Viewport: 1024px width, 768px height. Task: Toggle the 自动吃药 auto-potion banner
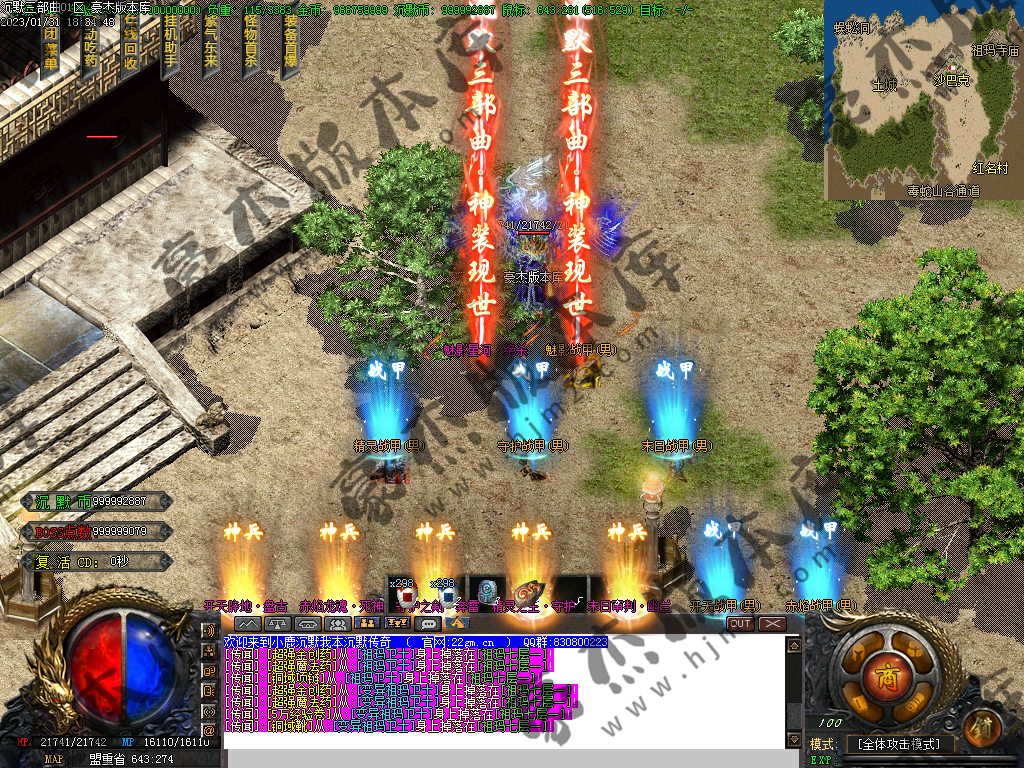(91, 47)
